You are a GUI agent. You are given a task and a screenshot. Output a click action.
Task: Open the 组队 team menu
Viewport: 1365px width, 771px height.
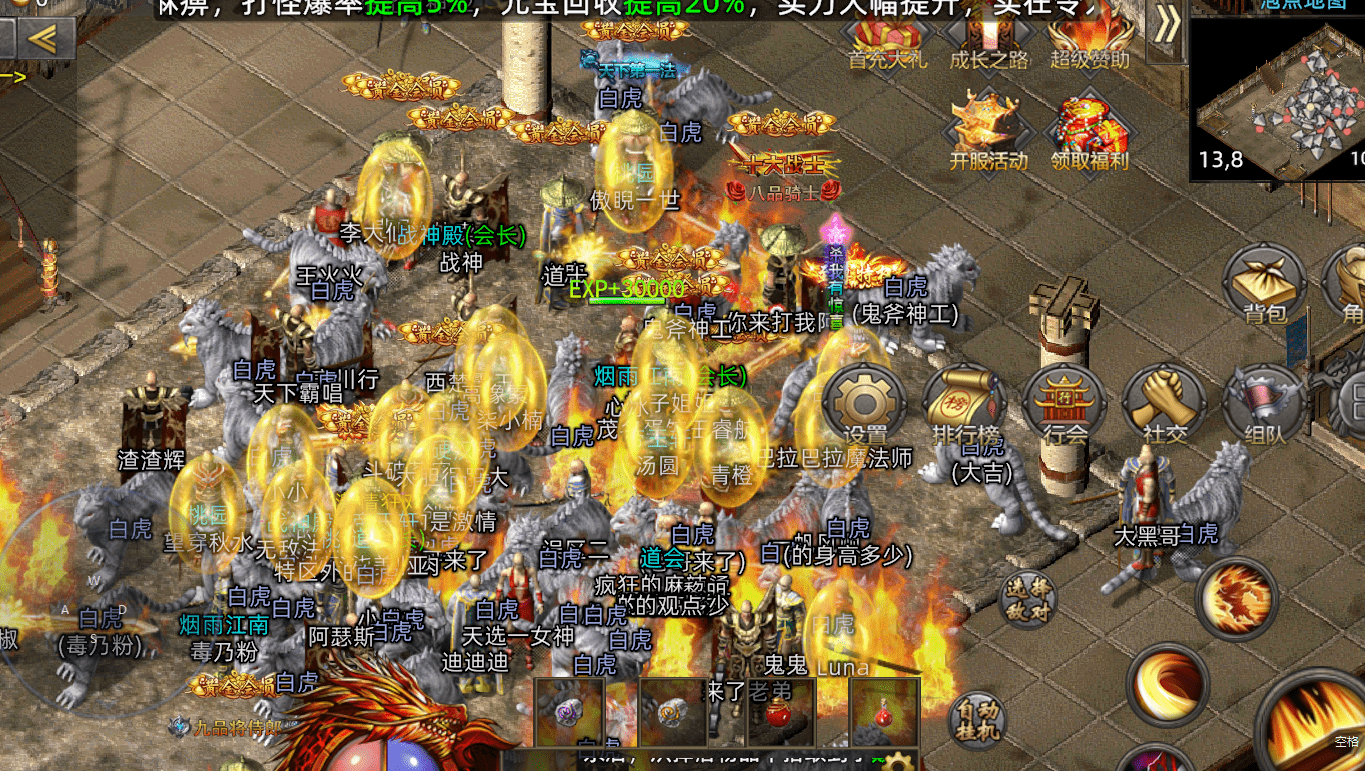[1264, 405]
